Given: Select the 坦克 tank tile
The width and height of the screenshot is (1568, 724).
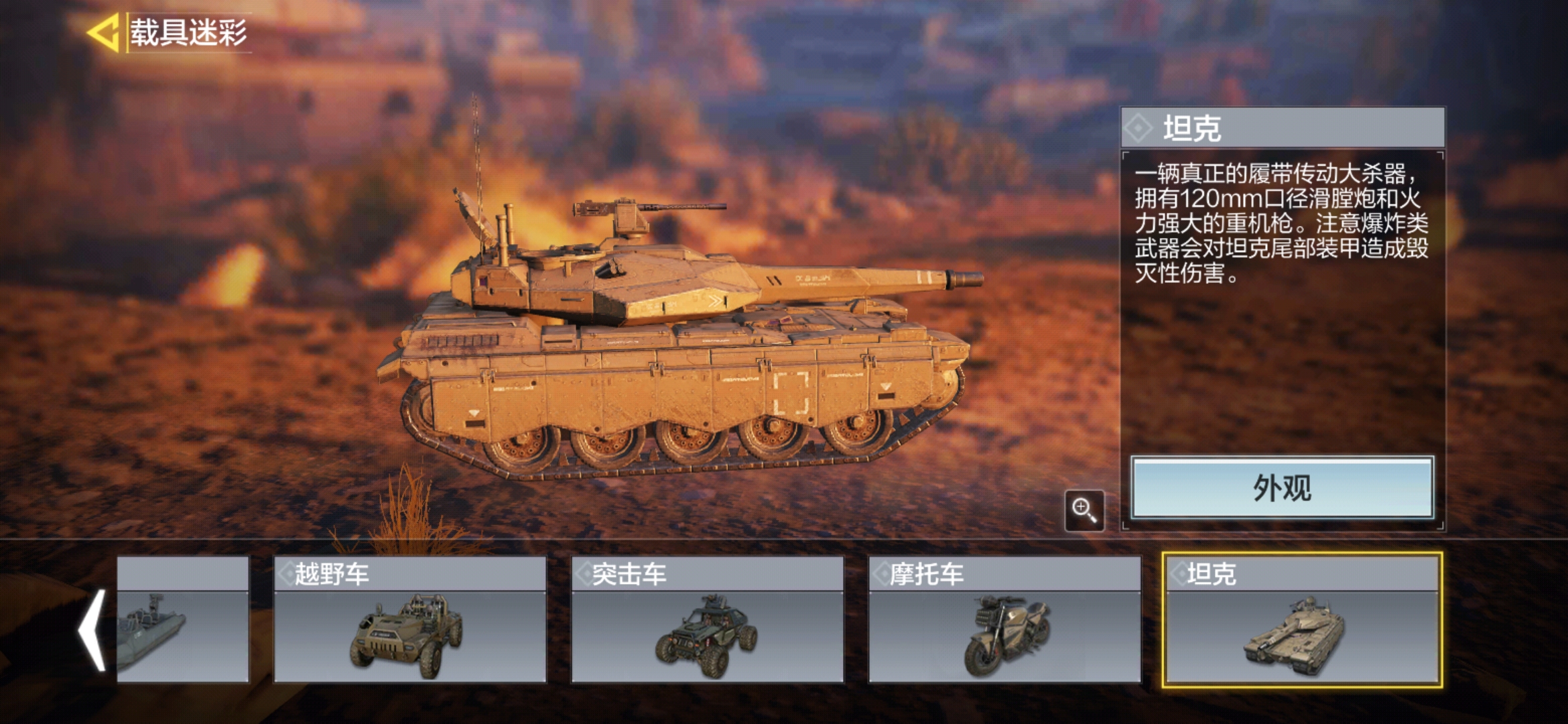Looking at the screenshot, I should coord(1302,620).
